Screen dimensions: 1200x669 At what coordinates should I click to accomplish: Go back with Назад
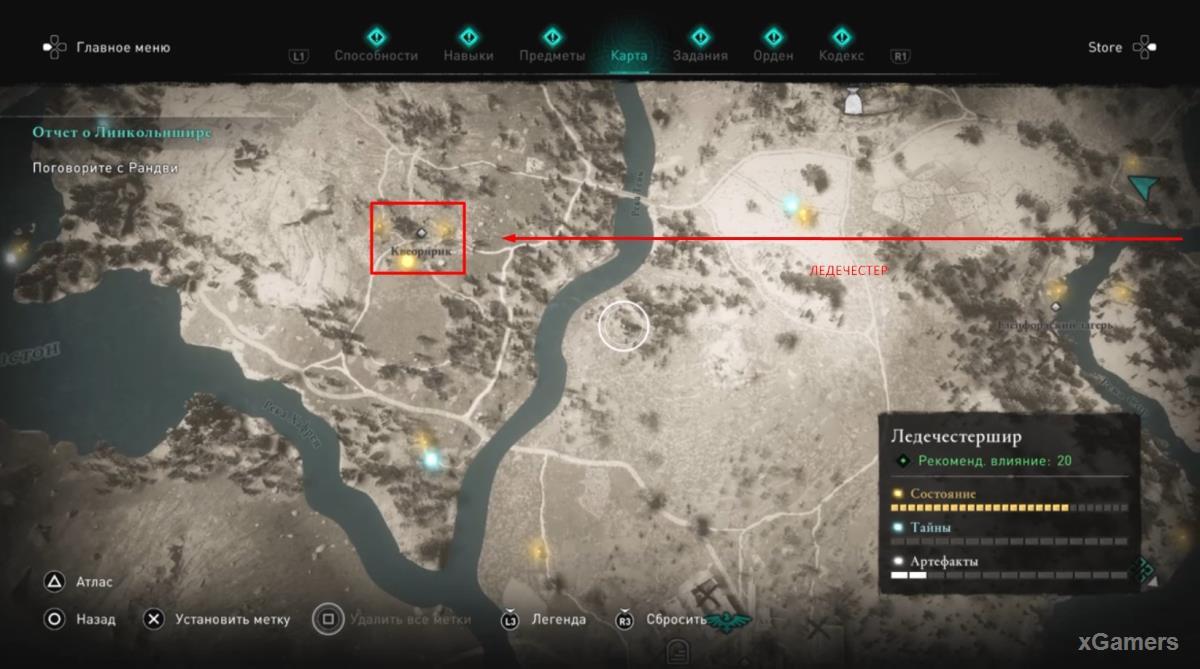pyautogui.click(x=95, y=619)
